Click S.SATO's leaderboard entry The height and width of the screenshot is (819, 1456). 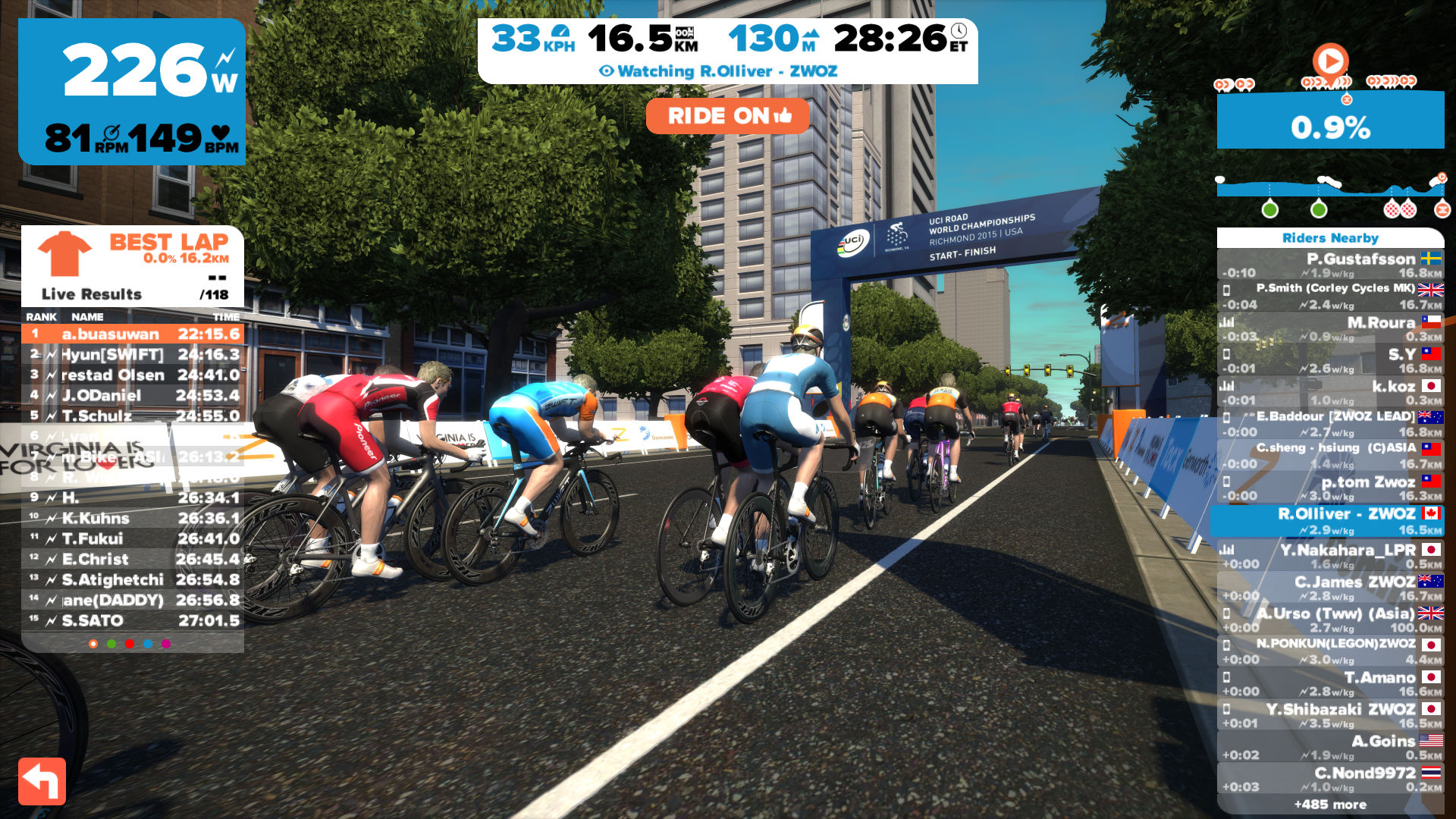(x=133, y=620)
